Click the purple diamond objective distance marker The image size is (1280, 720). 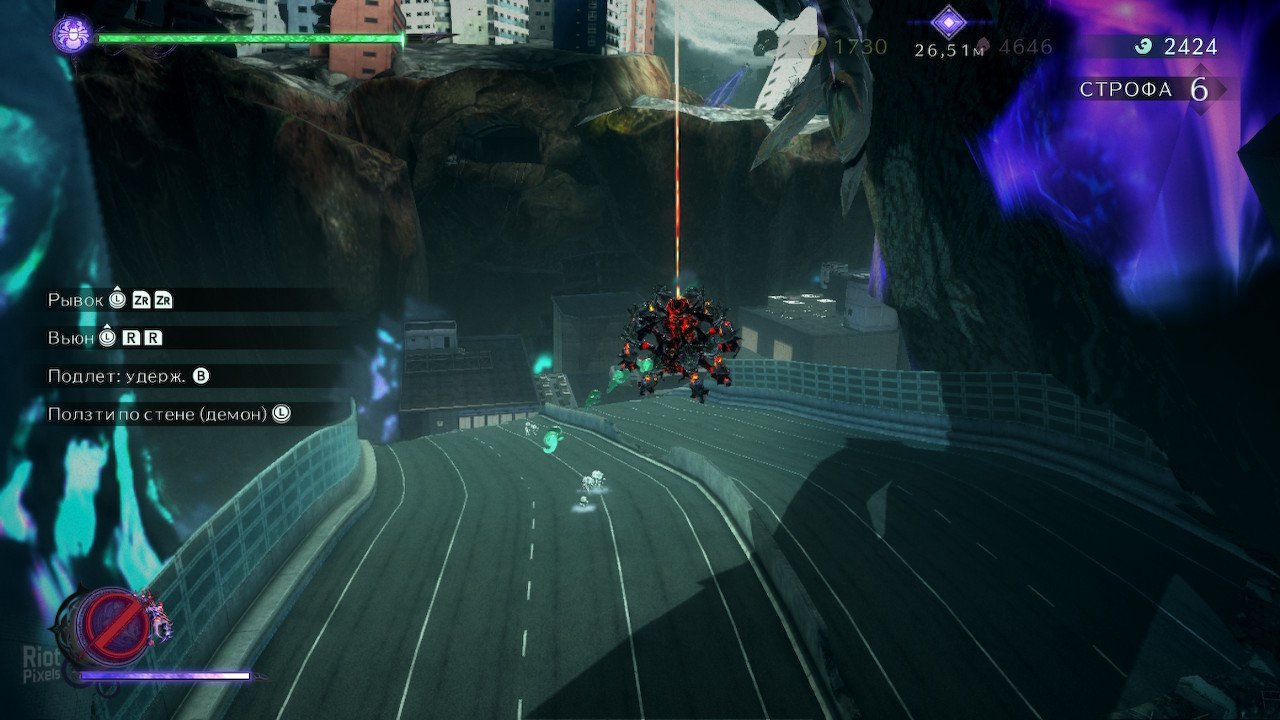(x=947, y=22)
